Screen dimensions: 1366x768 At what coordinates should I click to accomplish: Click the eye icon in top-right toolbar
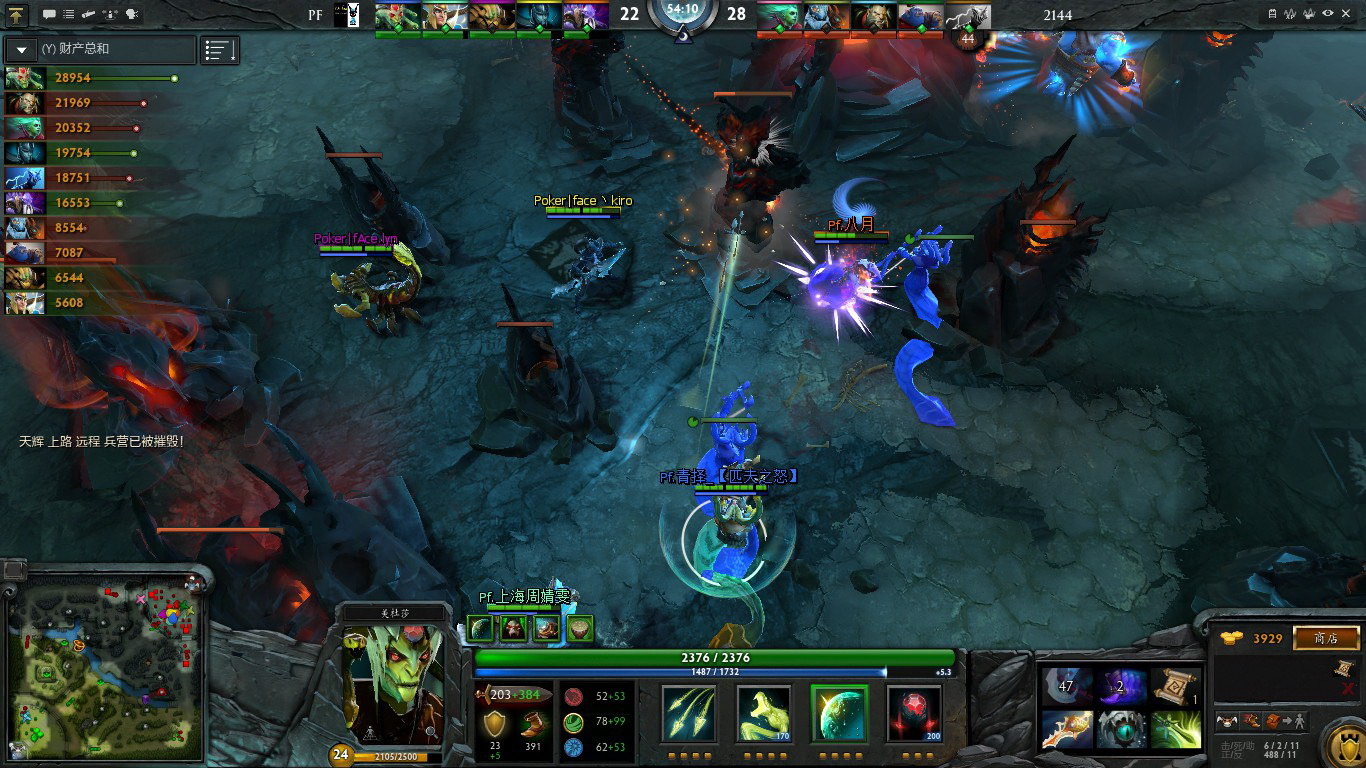coord(1328,14)
